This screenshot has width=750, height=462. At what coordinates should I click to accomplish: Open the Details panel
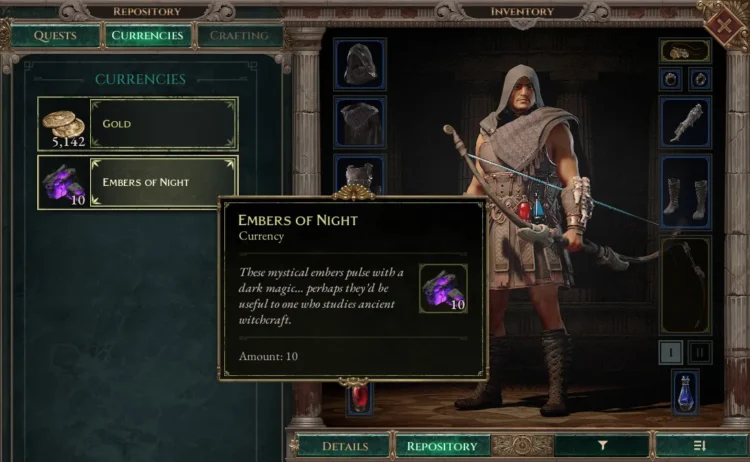click(x=344, y=446)
